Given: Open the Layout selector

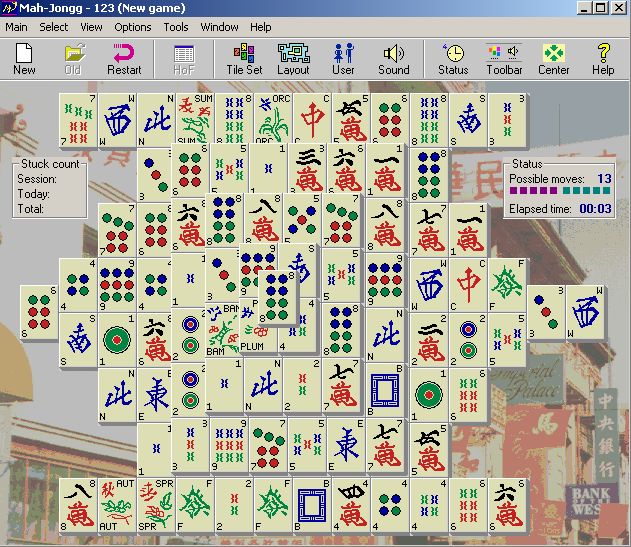Looking at the screenshot, I should (x=293, y=59).
